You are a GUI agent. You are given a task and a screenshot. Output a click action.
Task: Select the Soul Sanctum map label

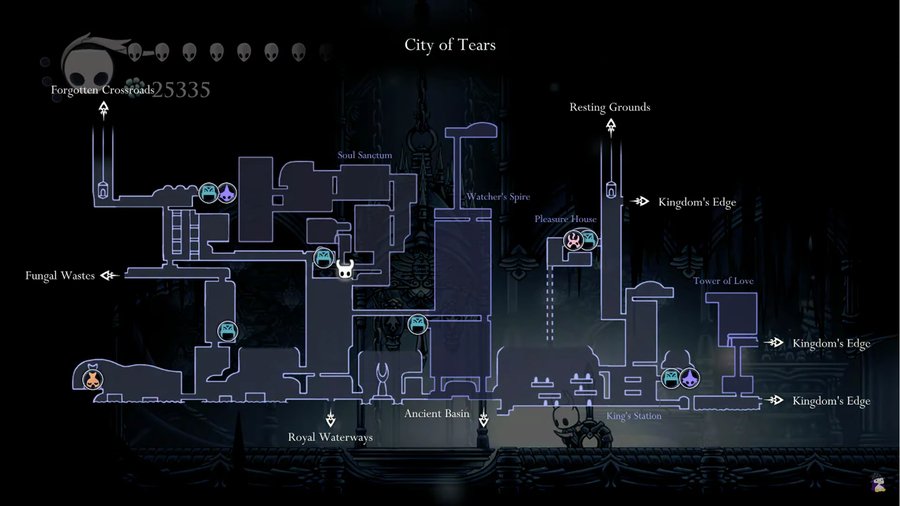[x=365, y=155]
